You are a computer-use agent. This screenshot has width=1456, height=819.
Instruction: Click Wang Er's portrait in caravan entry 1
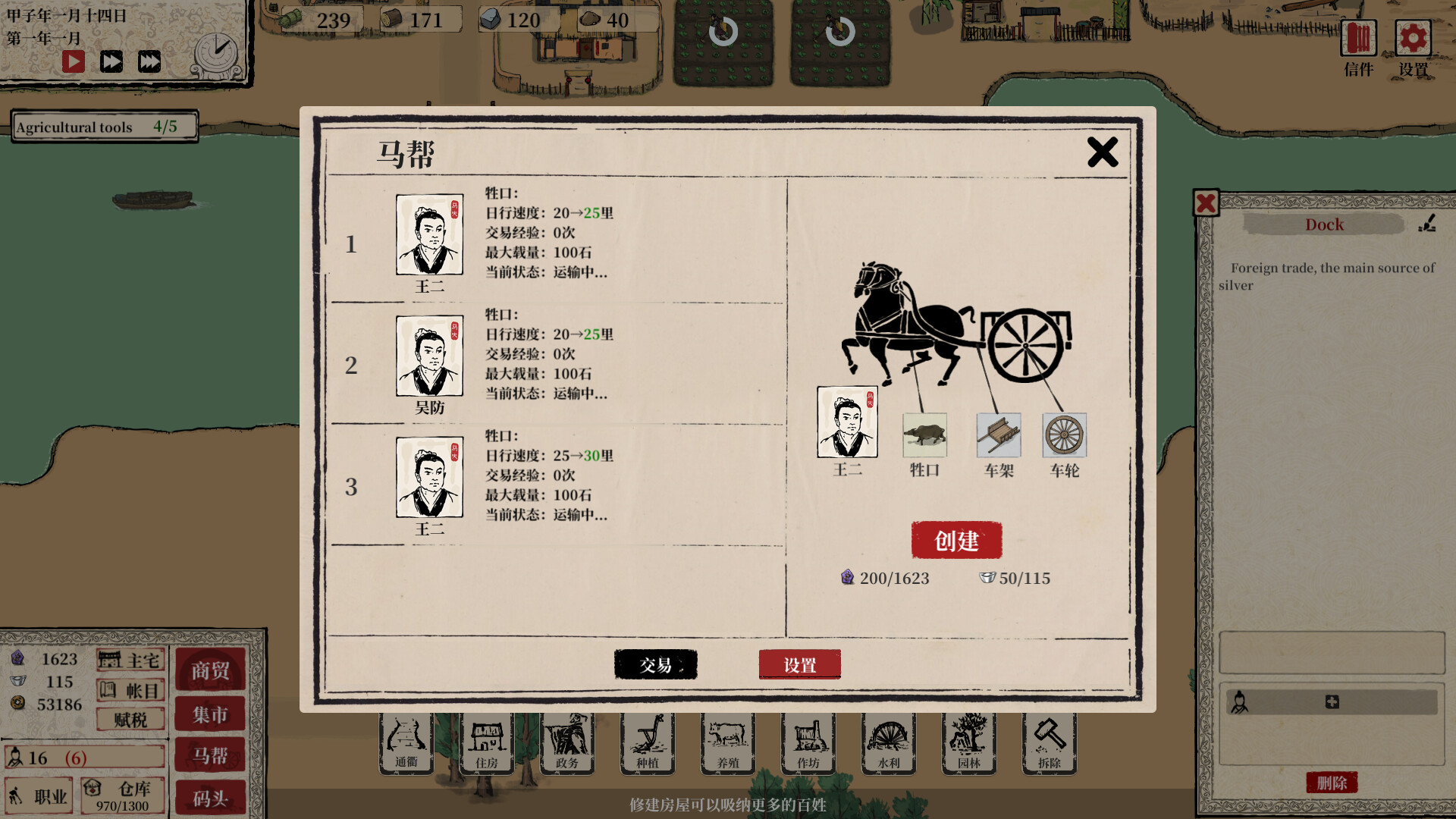[x=429, y=235]
